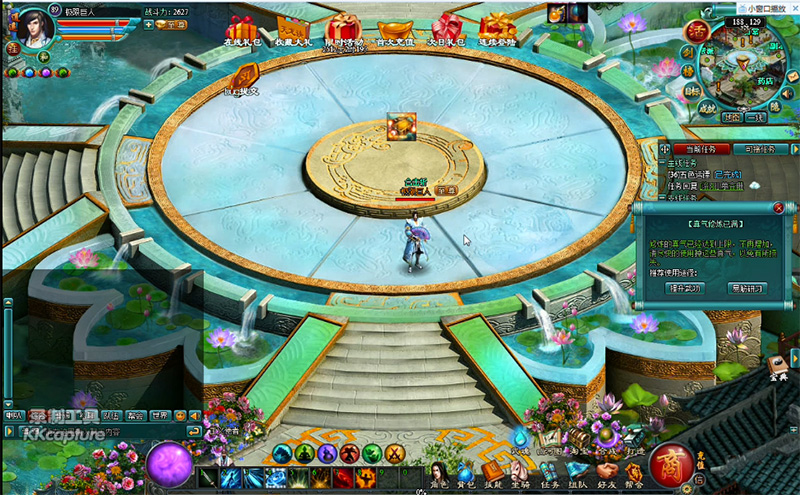Open the 在线礼包 online gift icon

[x=241, y=30]
